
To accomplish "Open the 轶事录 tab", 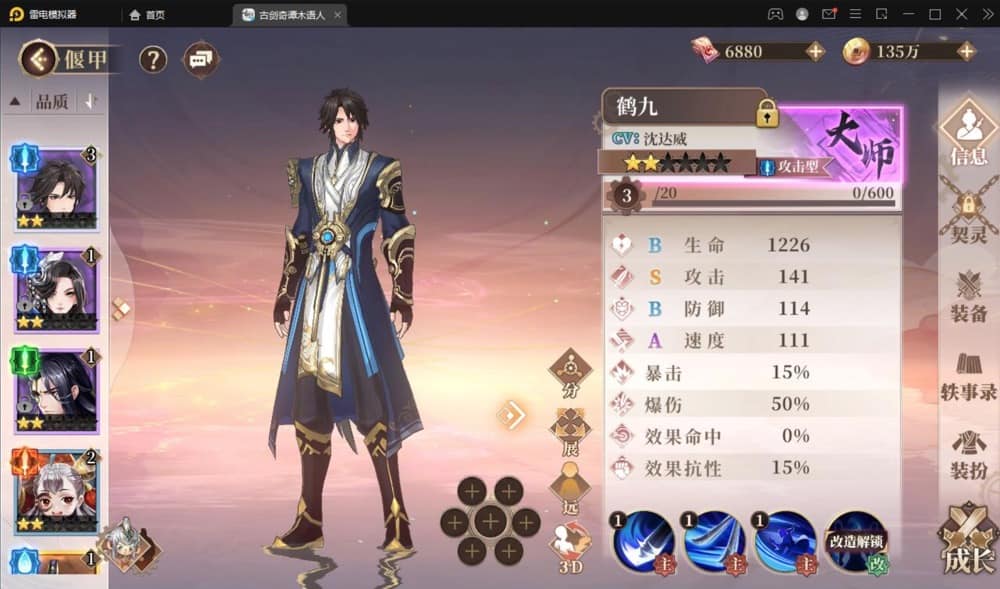I will [968, 376].
